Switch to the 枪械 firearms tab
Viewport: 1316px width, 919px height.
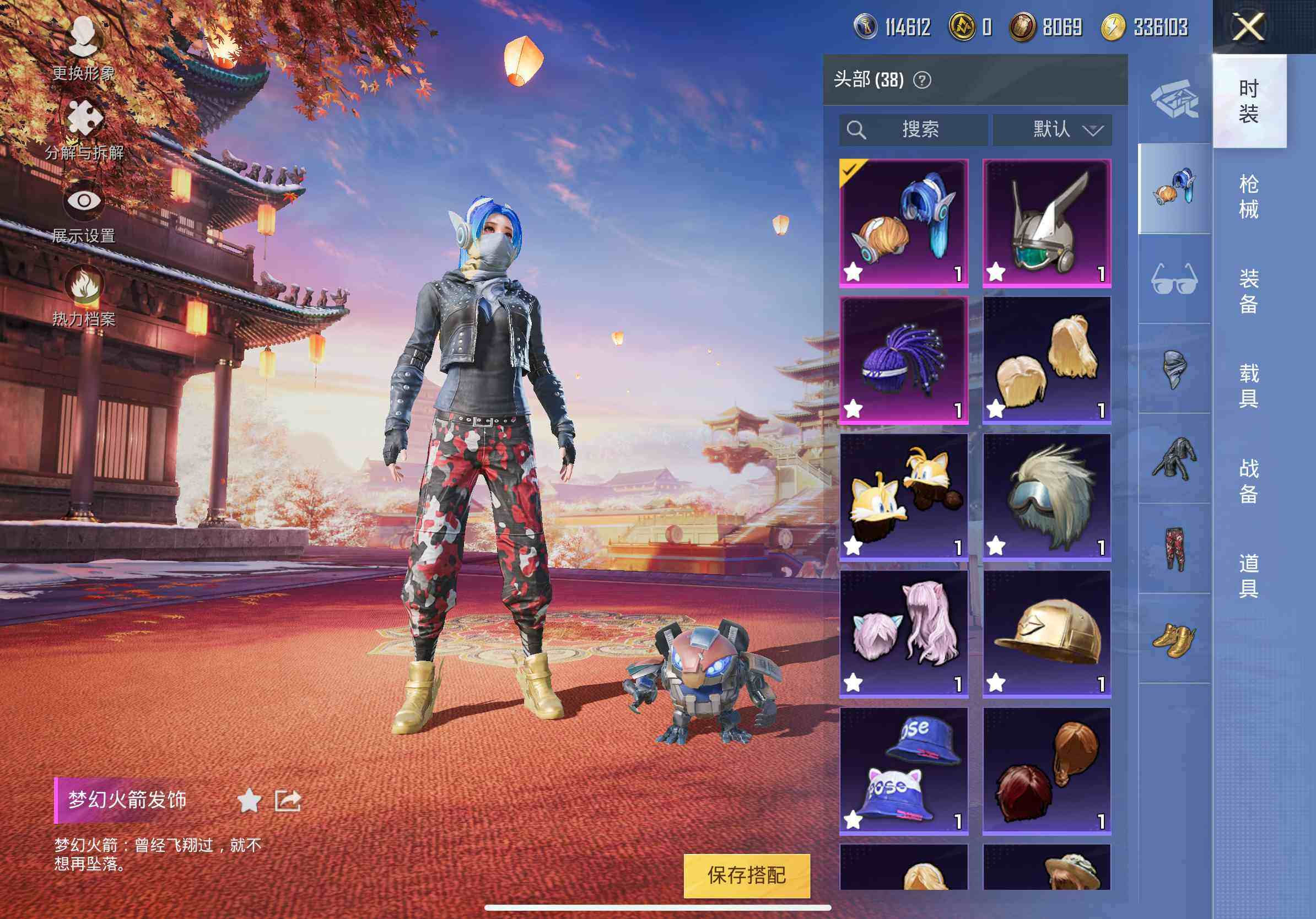pos(1248,196)
